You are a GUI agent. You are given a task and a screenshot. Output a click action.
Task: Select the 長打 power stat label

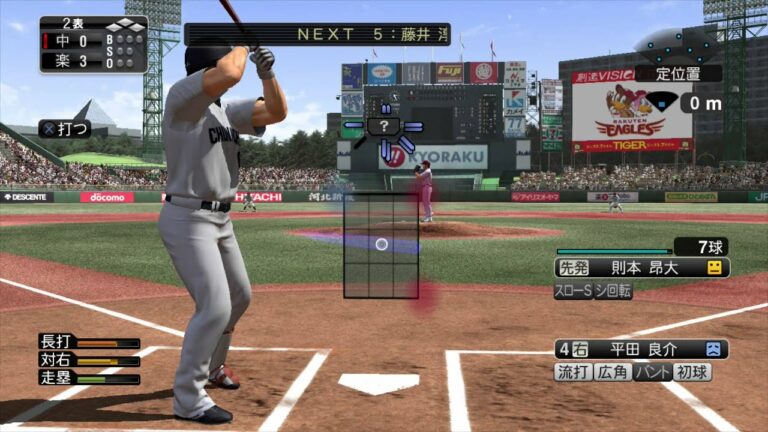coord(56,342)
